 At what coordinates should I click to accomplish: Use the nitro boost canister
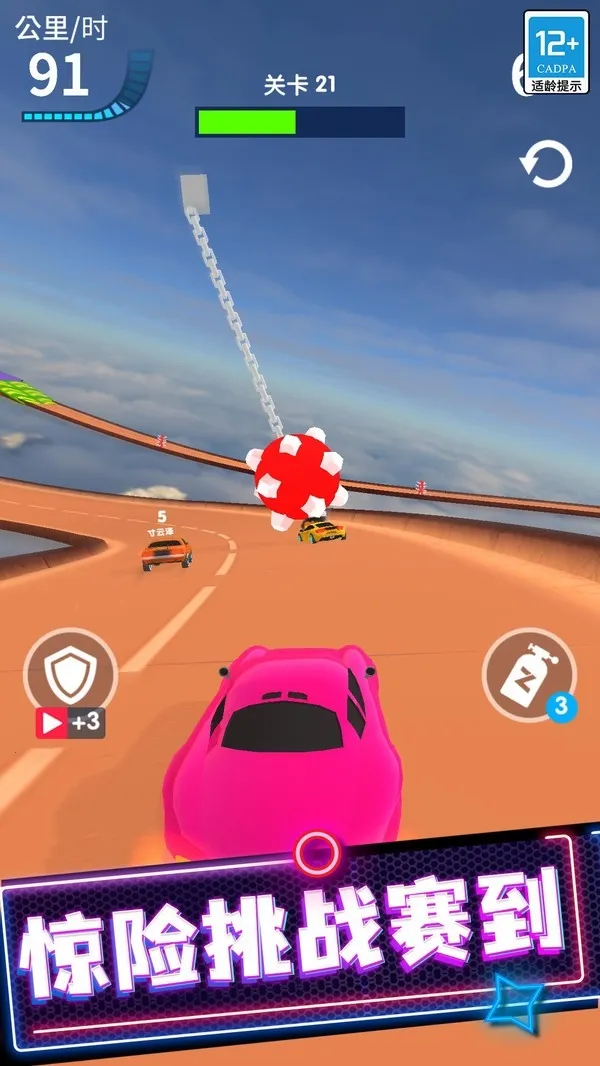527,675
